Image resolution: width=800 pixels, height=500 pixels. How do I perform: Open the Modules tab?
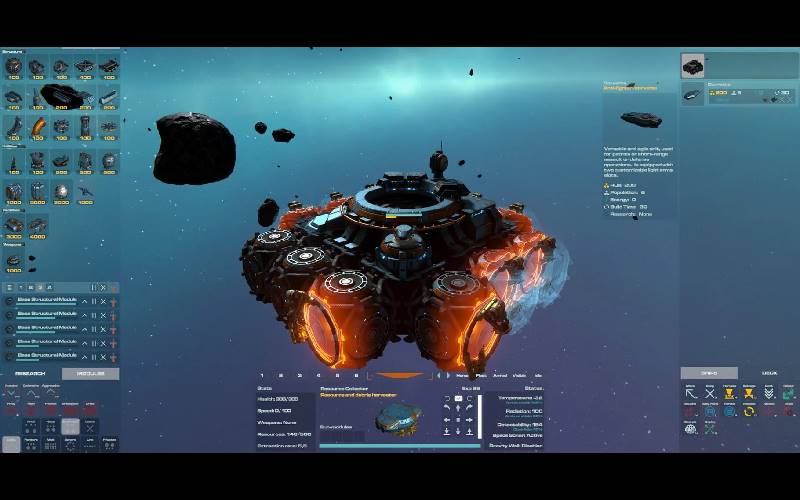(x=90, y=374)
